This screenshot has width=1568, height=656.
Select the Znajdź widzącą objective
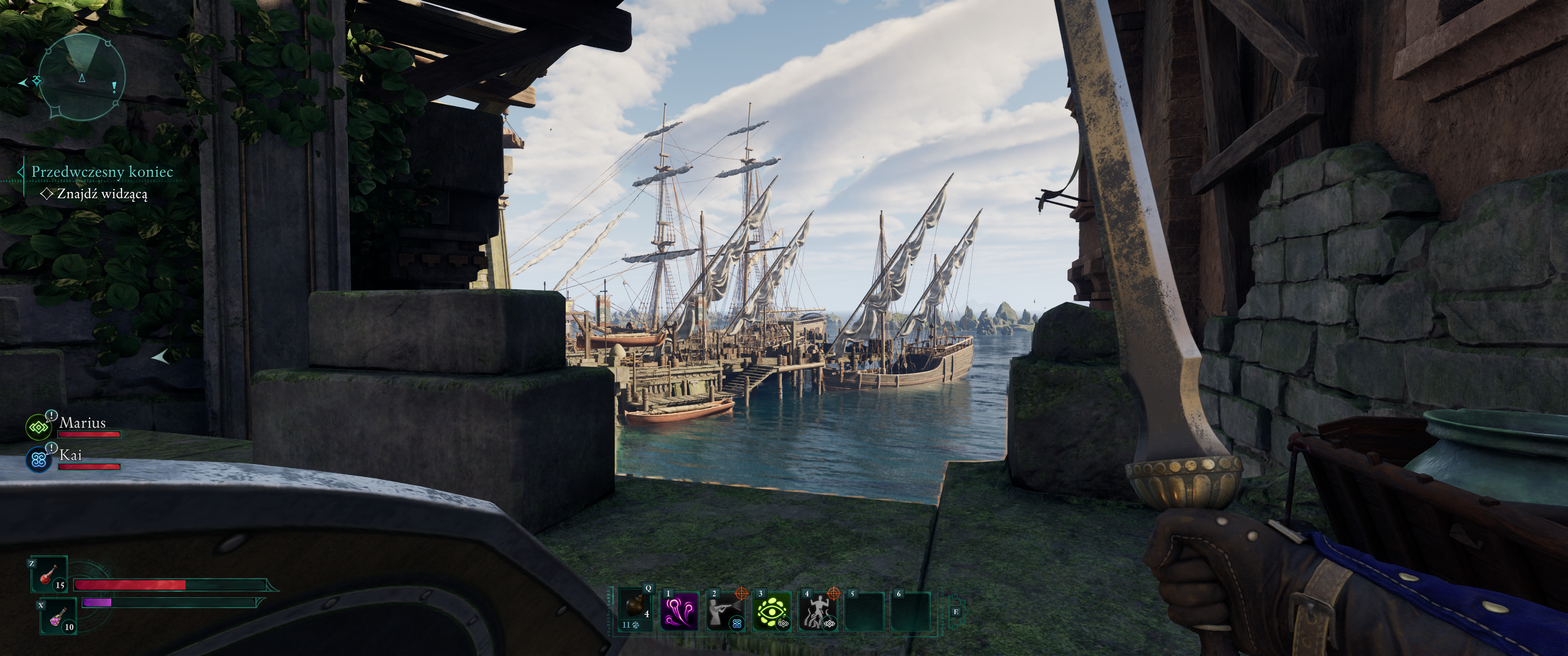pos(102,194)
